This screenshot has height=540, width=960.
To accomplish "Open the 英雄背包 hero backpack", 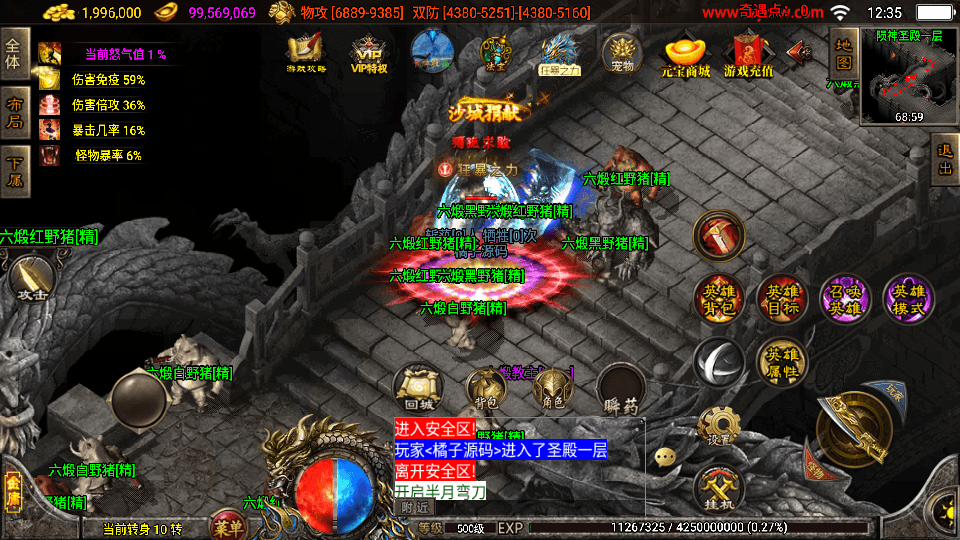I will point(718,299).
